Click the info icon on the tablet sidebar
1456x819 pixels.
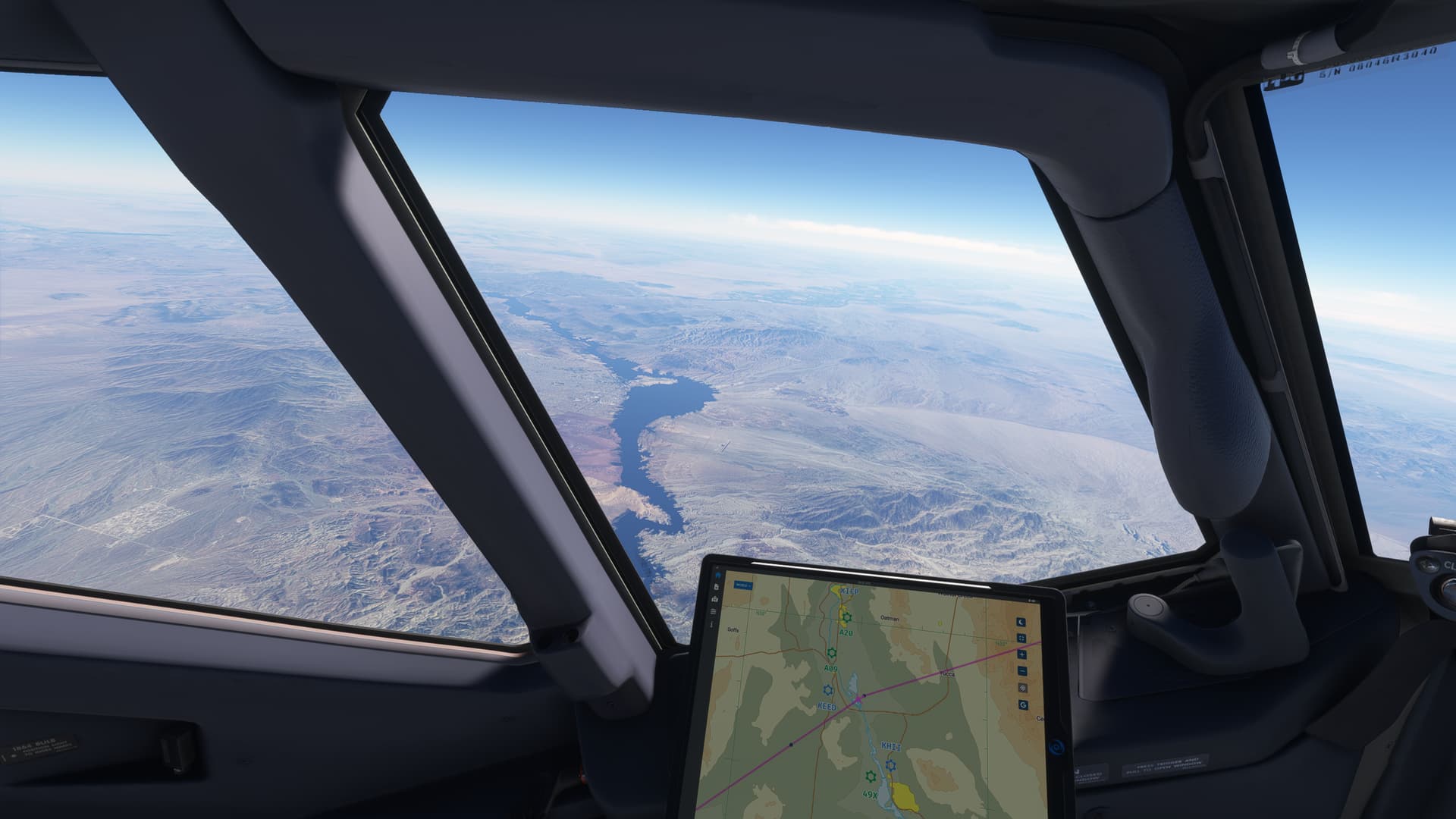pos(713,624)
